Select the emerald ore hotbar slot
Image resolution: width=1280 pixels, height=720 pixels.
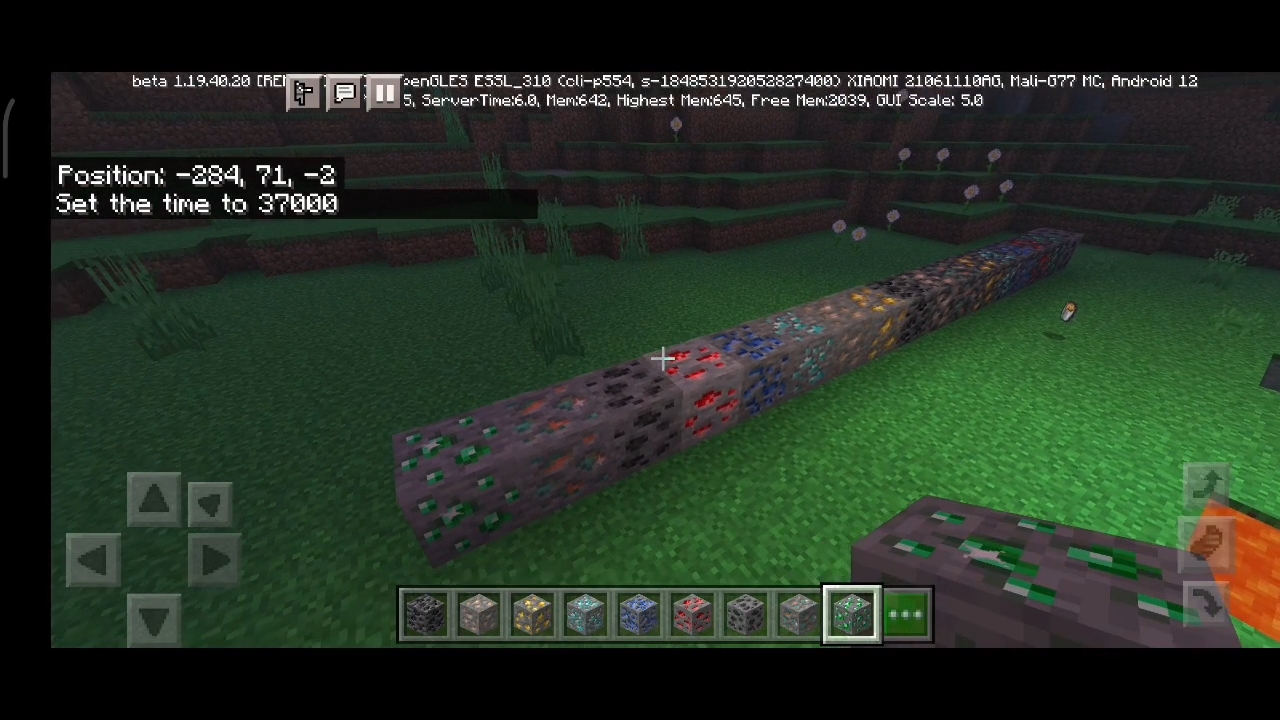852,614
